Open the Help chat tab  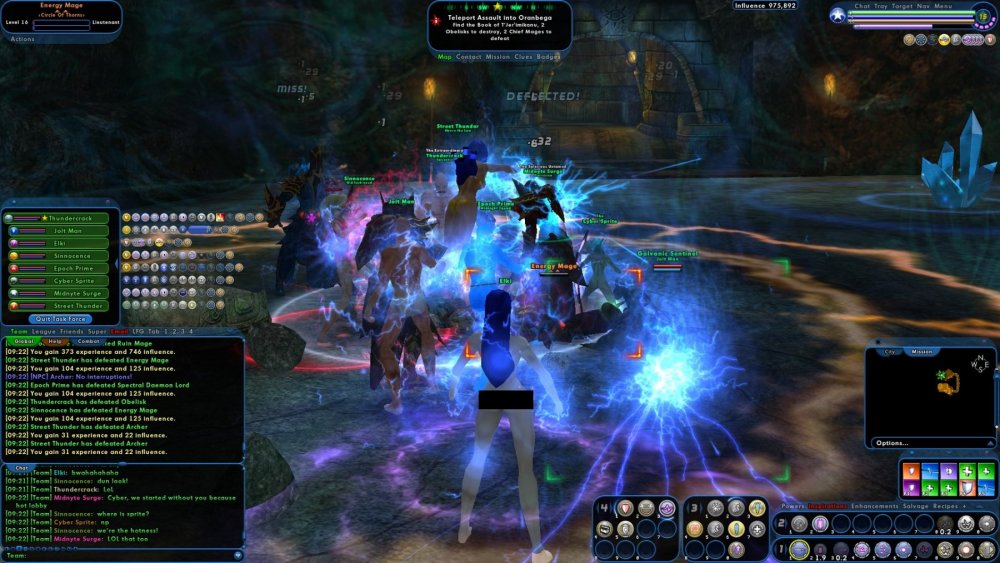coord(55,342)
